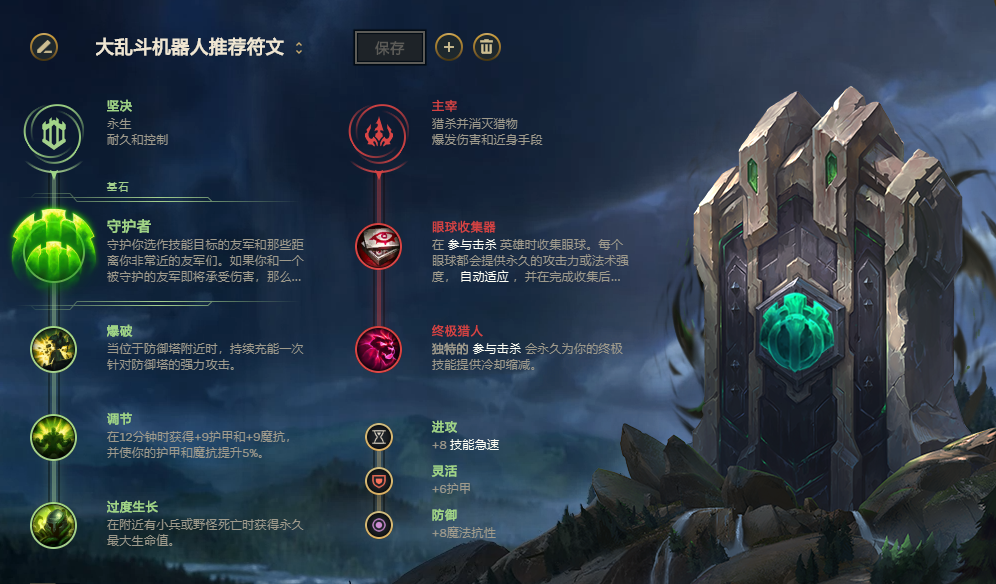Change the 进攻 offense stat shard
Image resolution: width=996 pixels, height=584 pixels.
[379, 437]
